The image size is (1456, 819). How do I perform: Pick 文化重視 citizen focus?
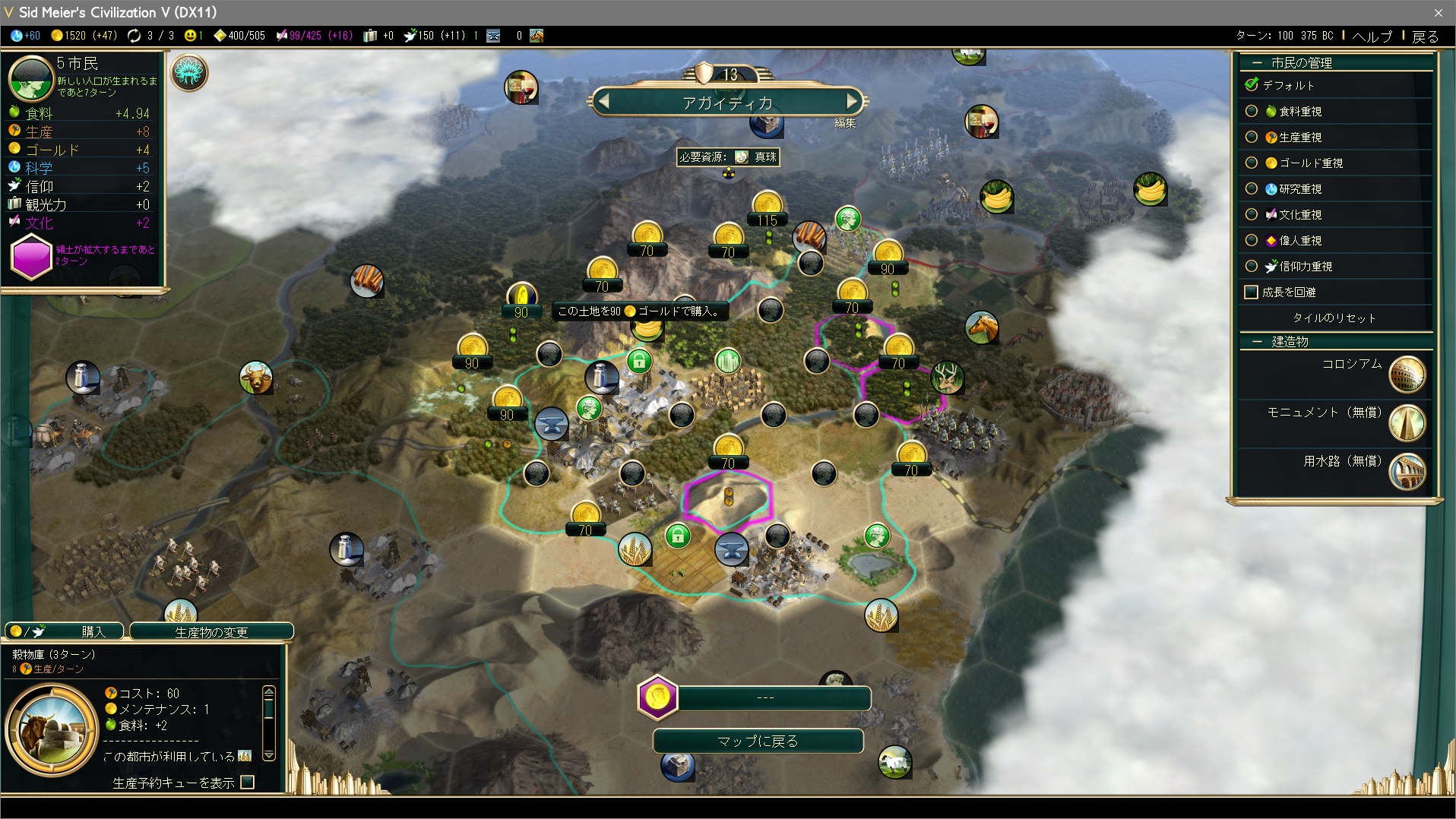click(x=1252, y=215)
